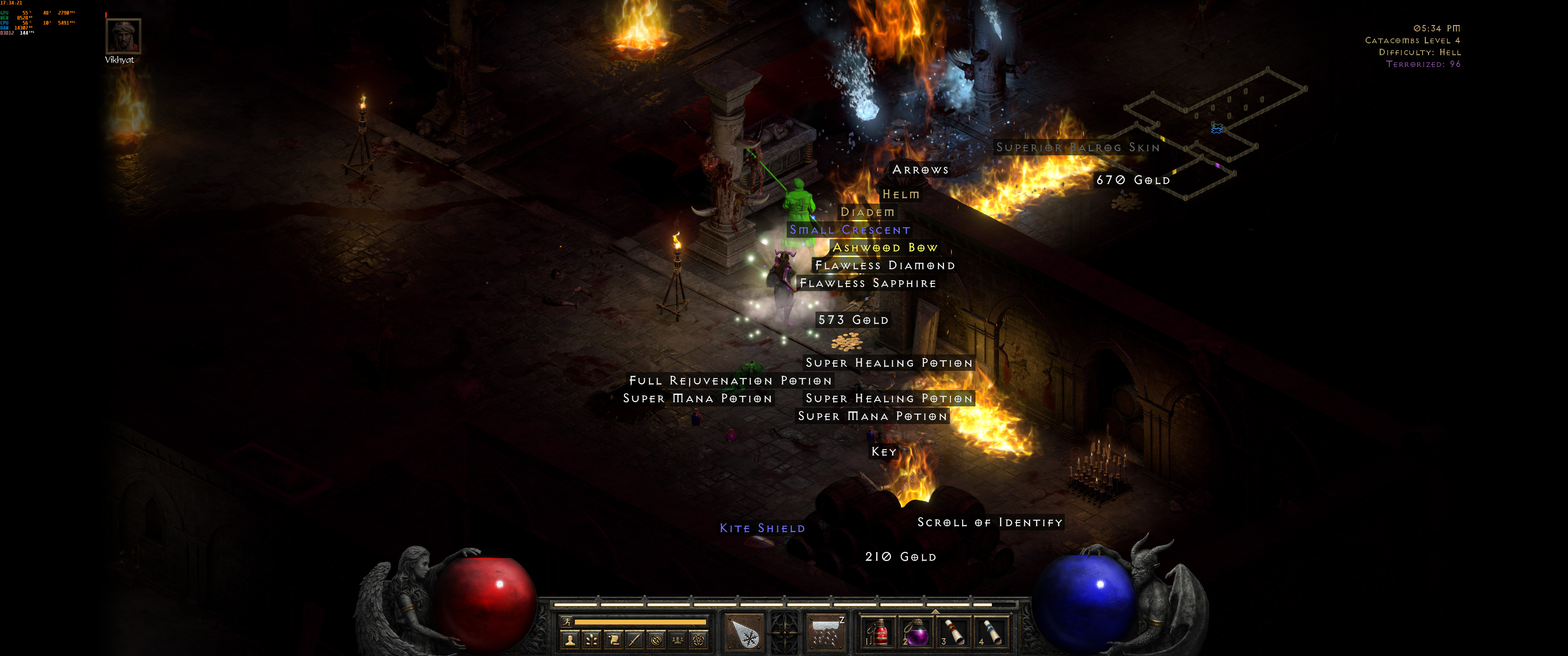
Task: Pick up the Full Rejuvenation Potion label
Action: click(x=730, y=381)
